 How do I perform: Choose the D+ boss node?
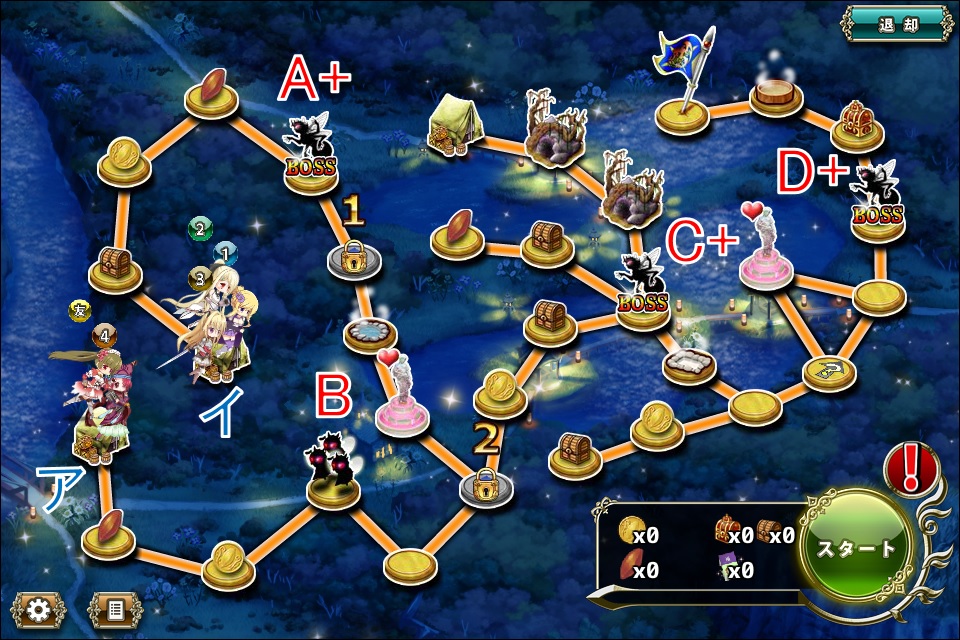(x=878, y=204)
